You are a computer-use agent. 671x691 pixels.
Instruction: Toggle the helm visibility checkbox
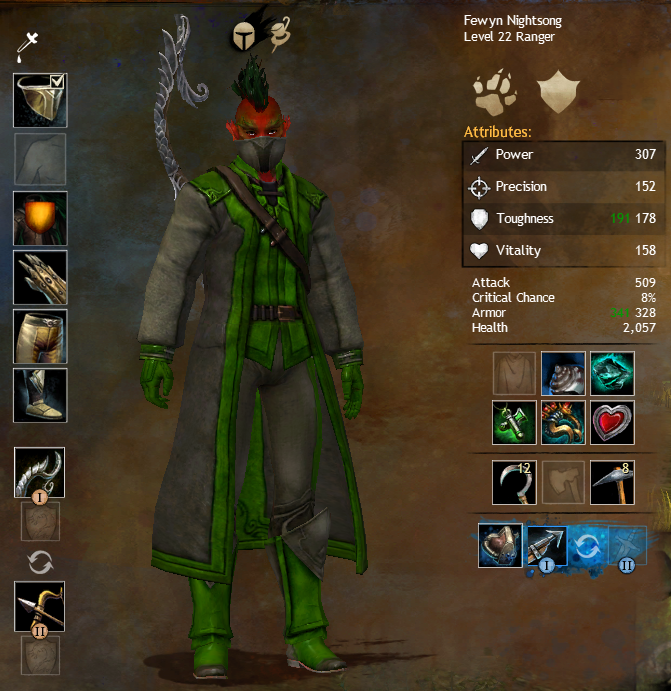tap(57, 82)
